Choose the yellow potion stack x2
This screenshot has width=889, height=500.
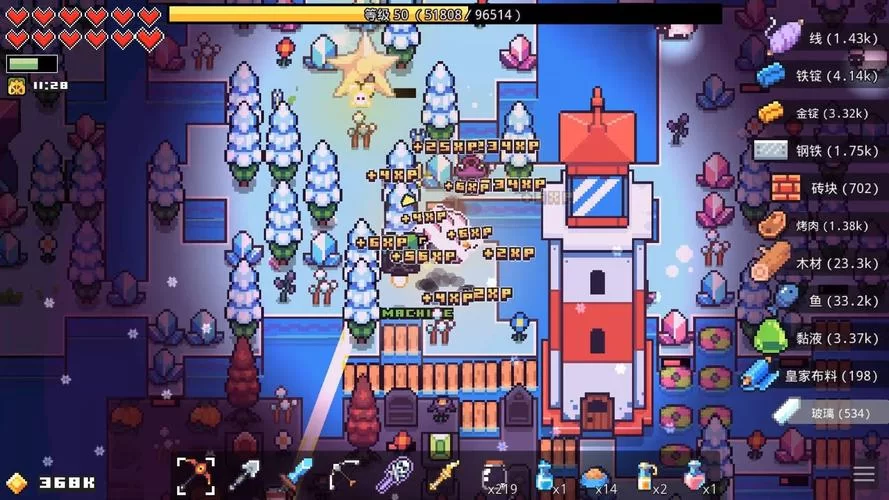pyautogui.click(x=648, y=474)
